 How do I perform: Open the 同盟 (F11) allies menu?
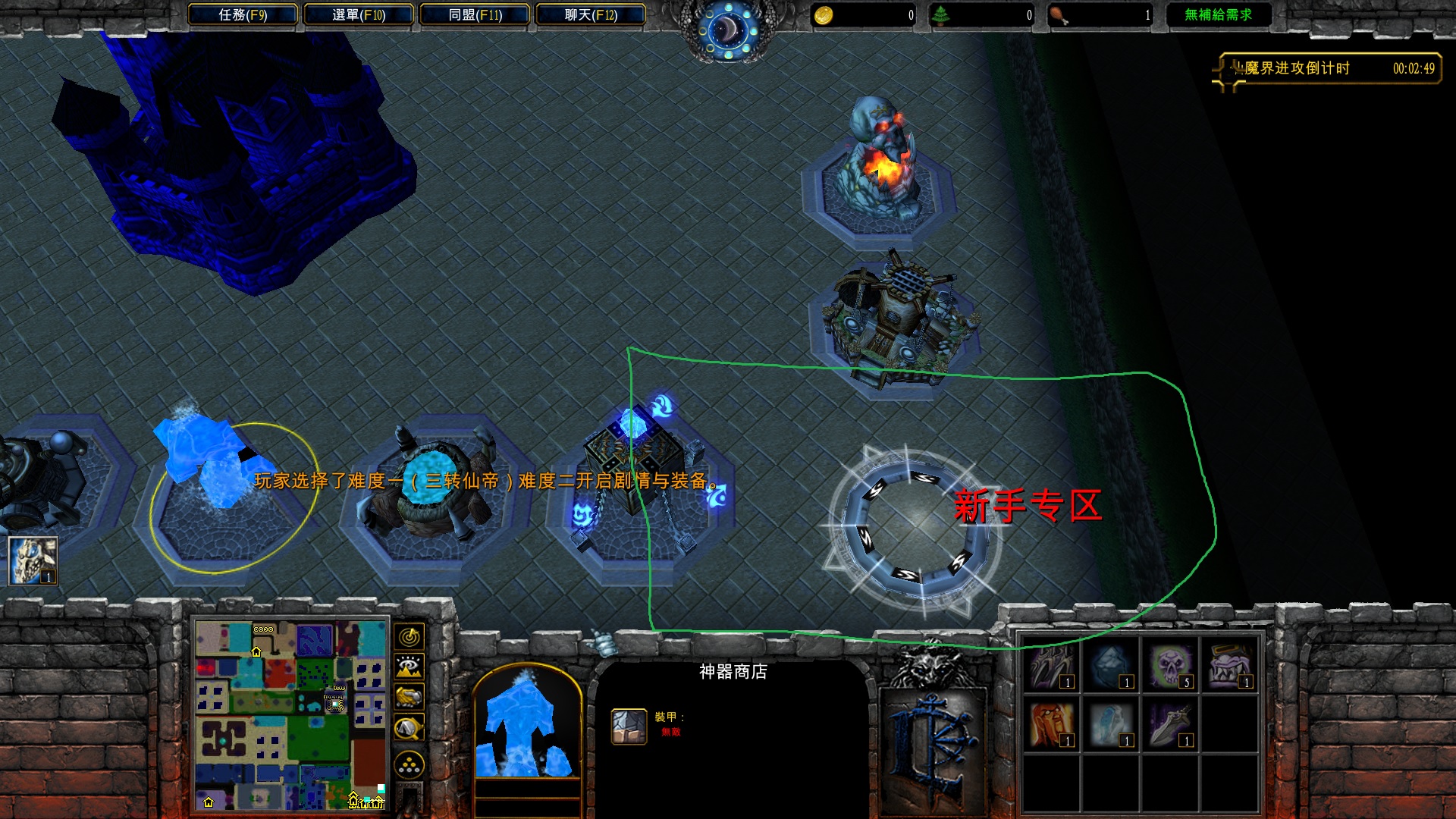tap(475, 14)
